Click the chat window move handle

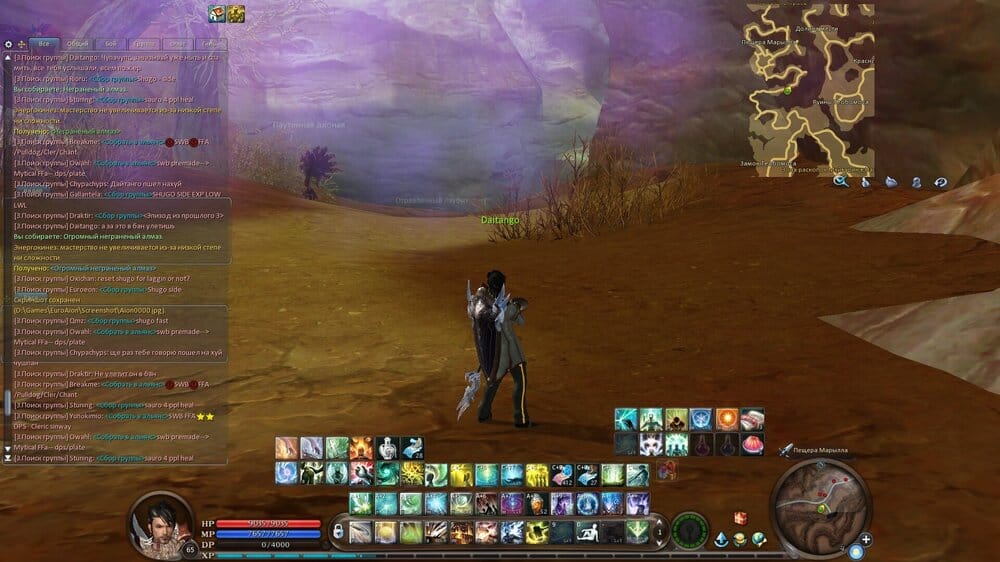21,44
